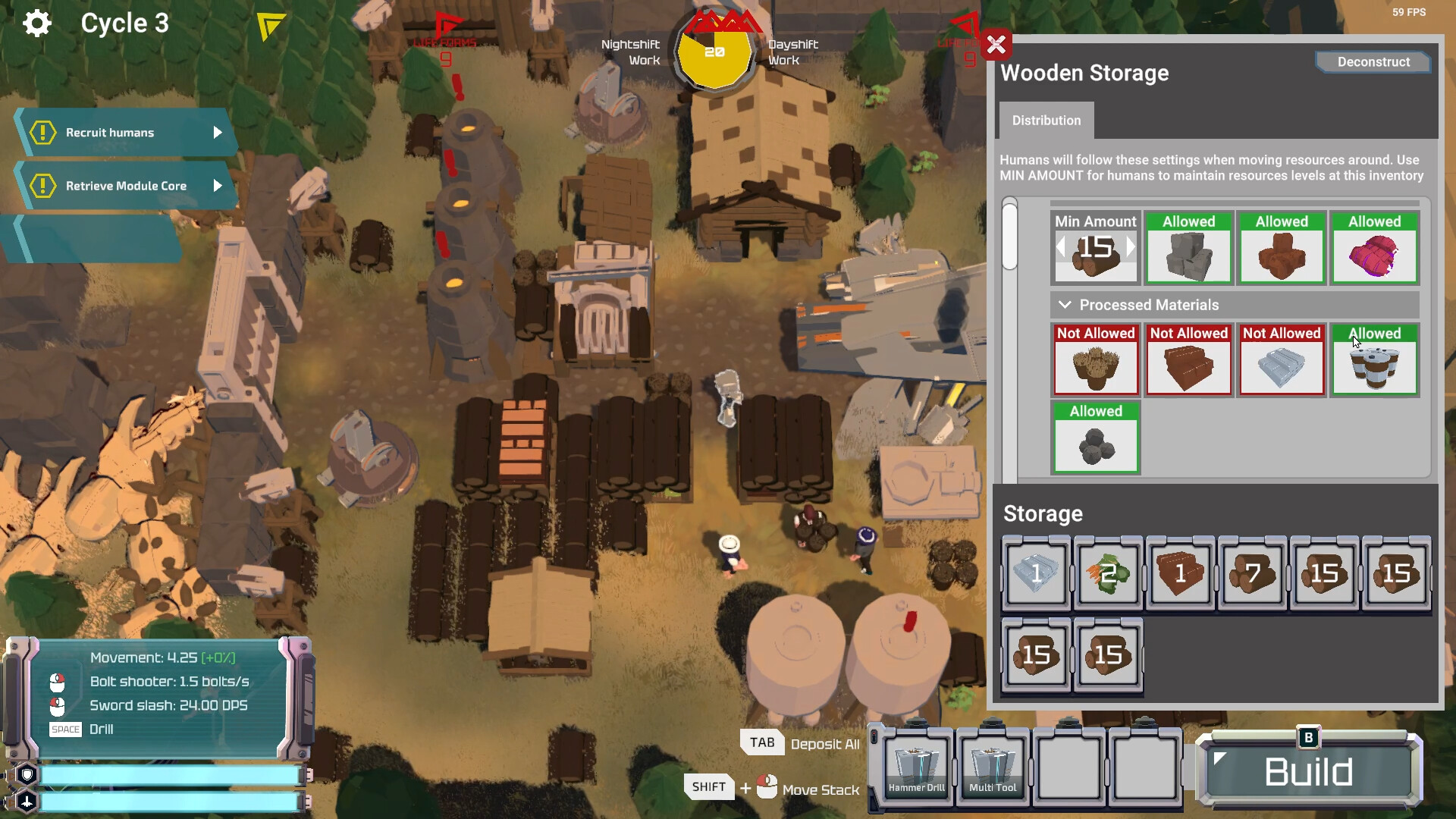Equip the Multi Tool

coord(992,766)
